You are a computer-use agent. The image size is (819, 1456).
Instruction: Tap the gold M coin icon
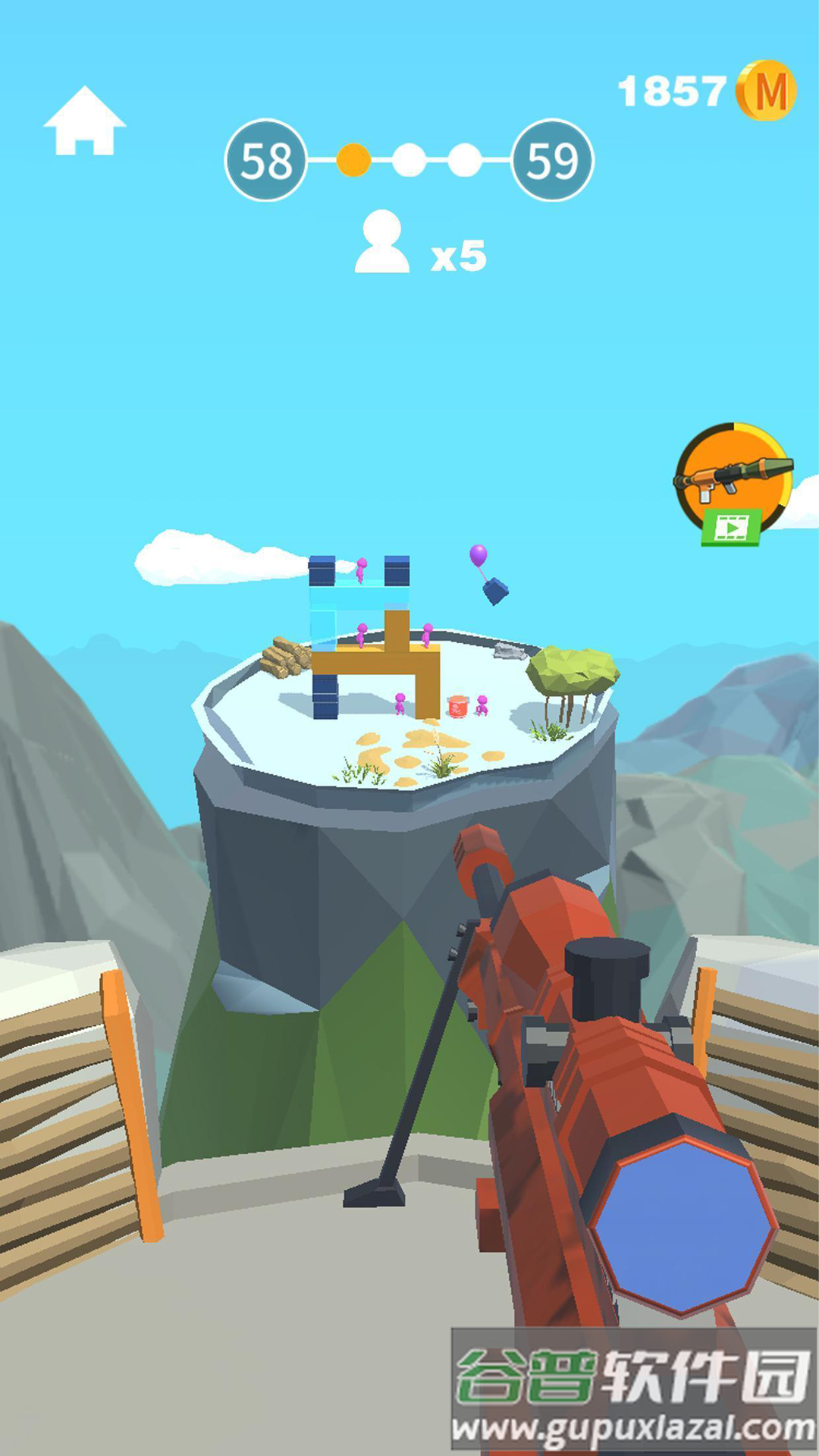[x=767, y=91]
